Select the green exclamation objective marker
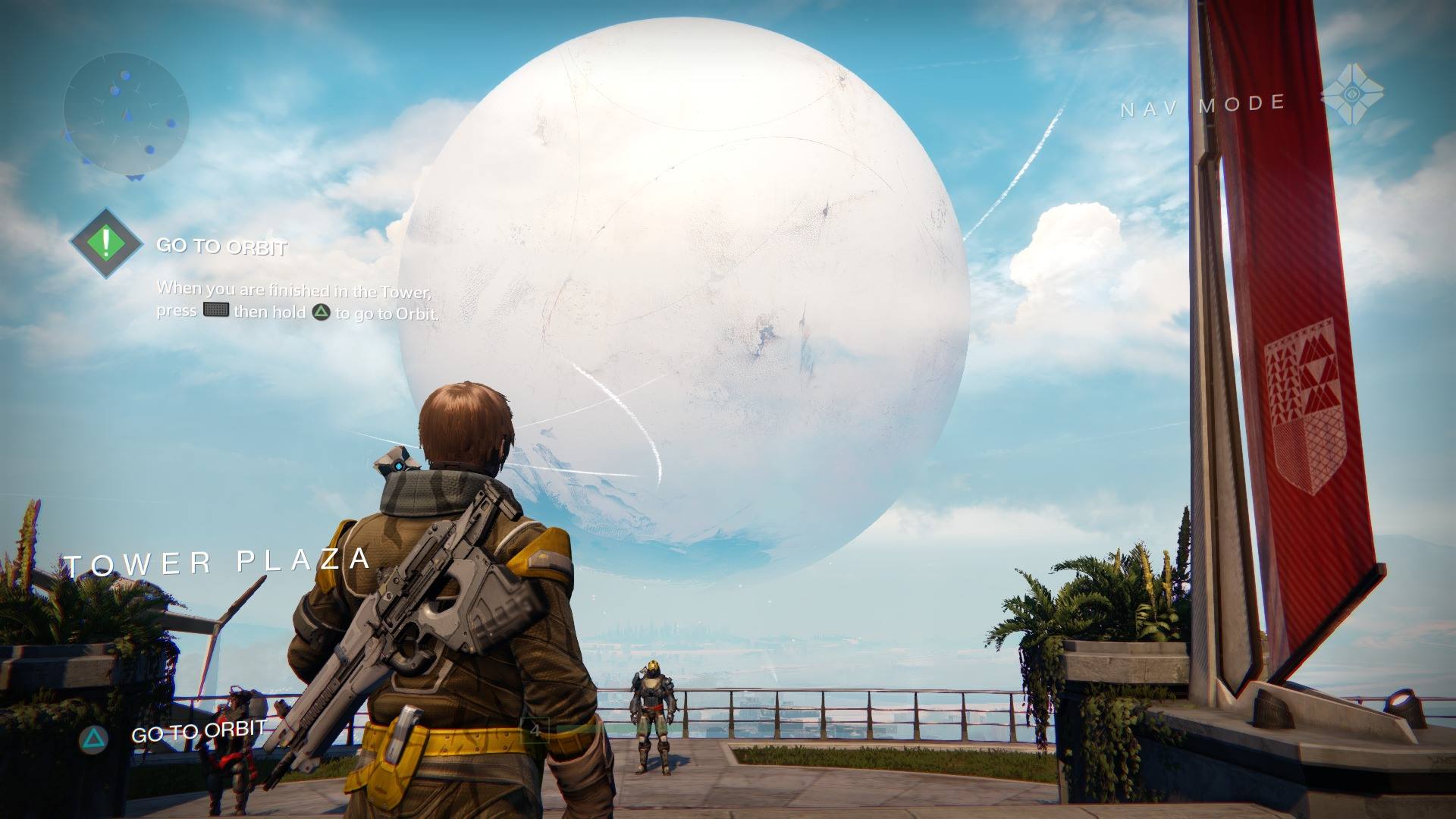 tap(106, 243)
